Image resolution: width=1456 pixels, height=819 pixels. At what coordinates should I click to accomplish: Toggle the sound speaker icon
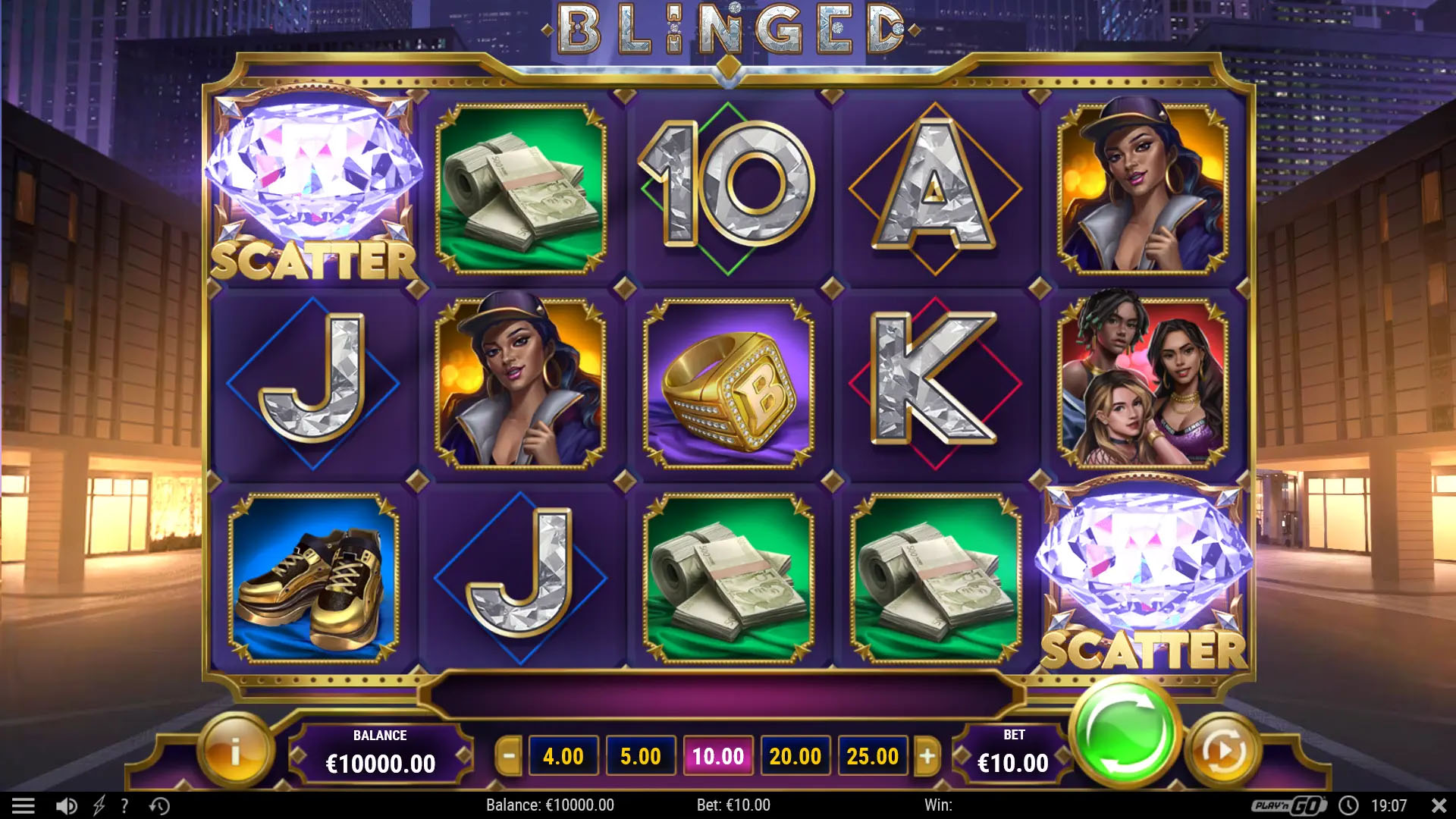tap(67, 805)
